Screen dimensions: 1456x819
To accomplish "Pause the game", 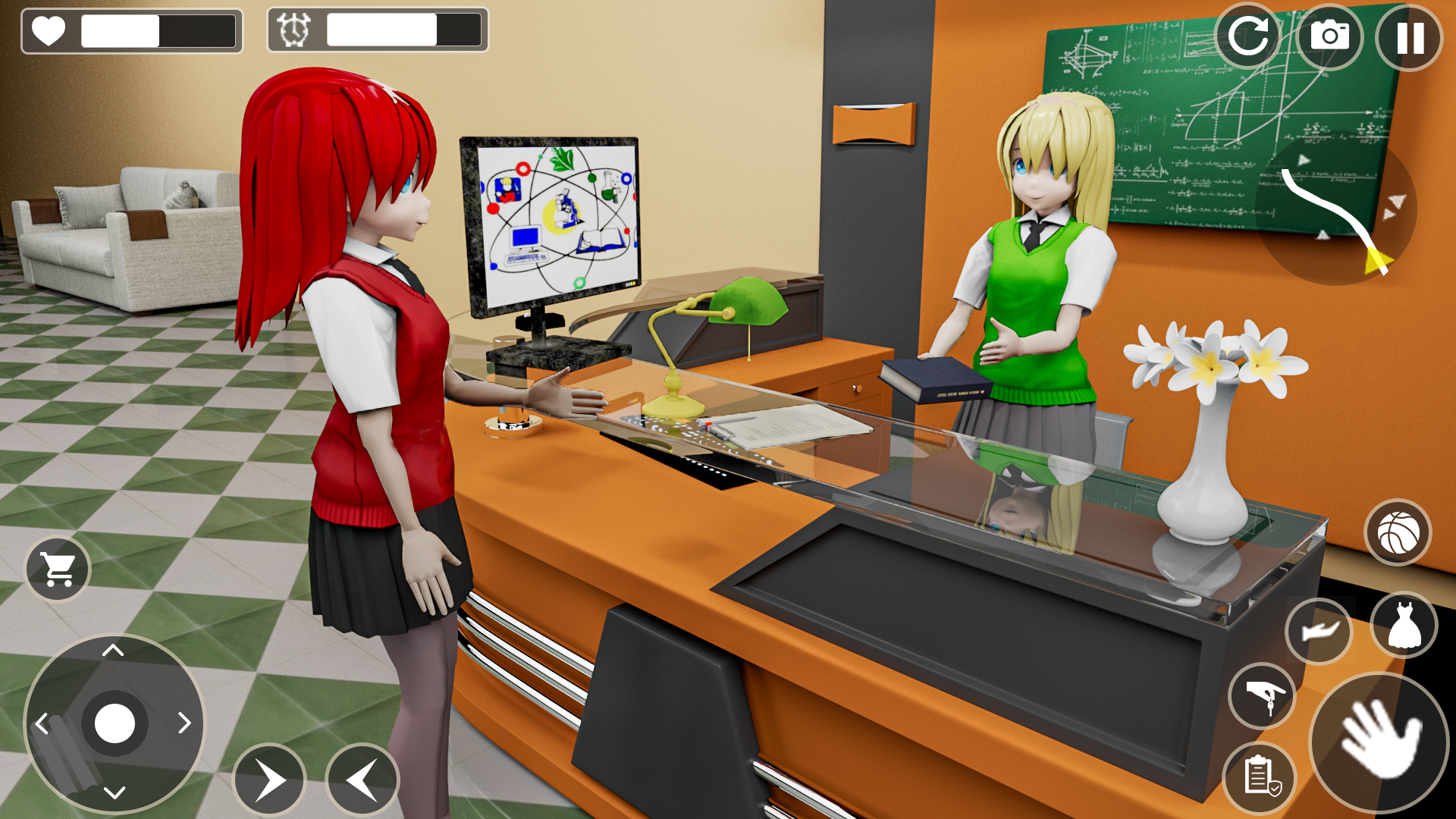I will [1408, 36].
